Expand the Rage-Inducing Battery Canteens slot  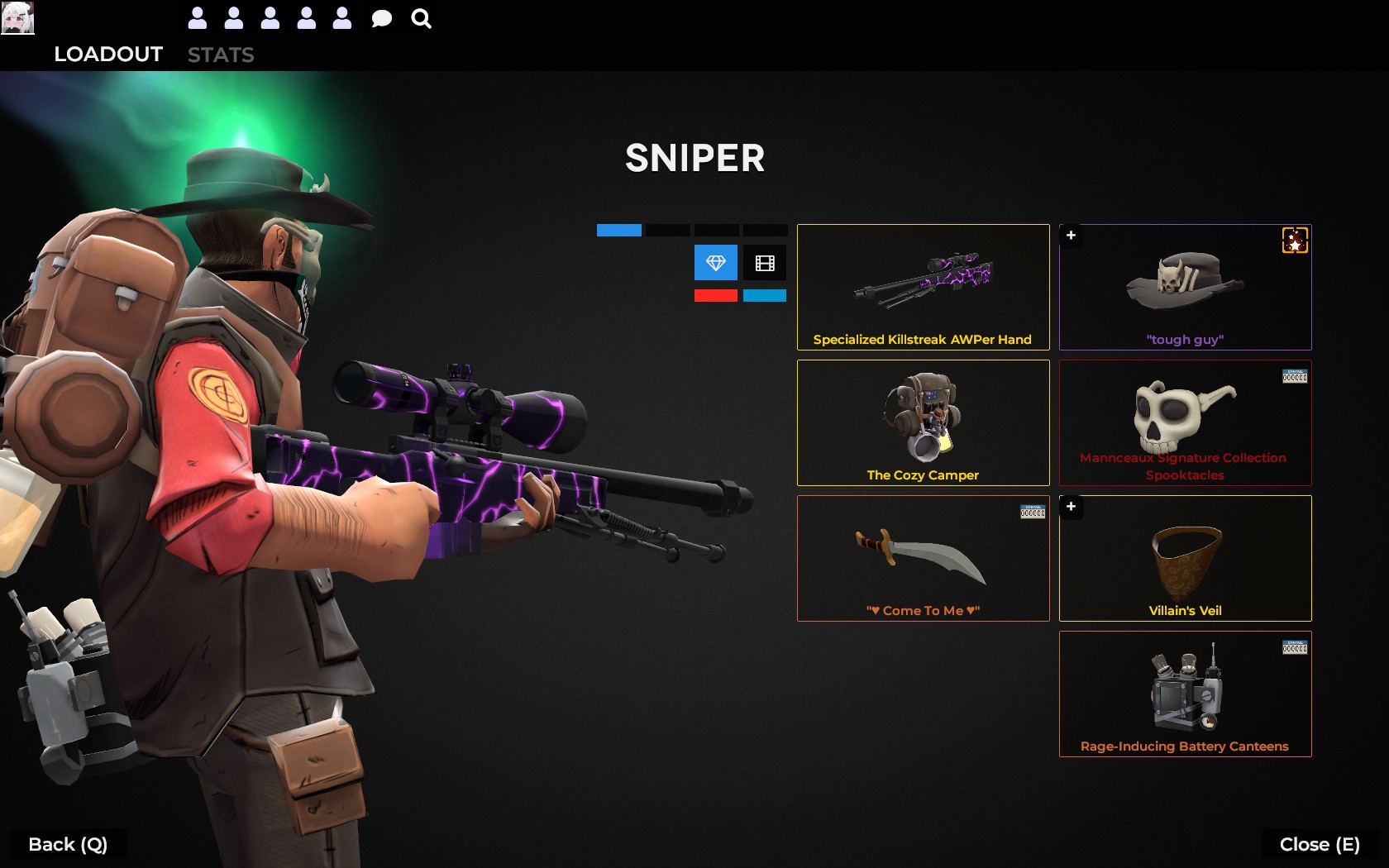pyautogui.click(x=1184, y=694)
